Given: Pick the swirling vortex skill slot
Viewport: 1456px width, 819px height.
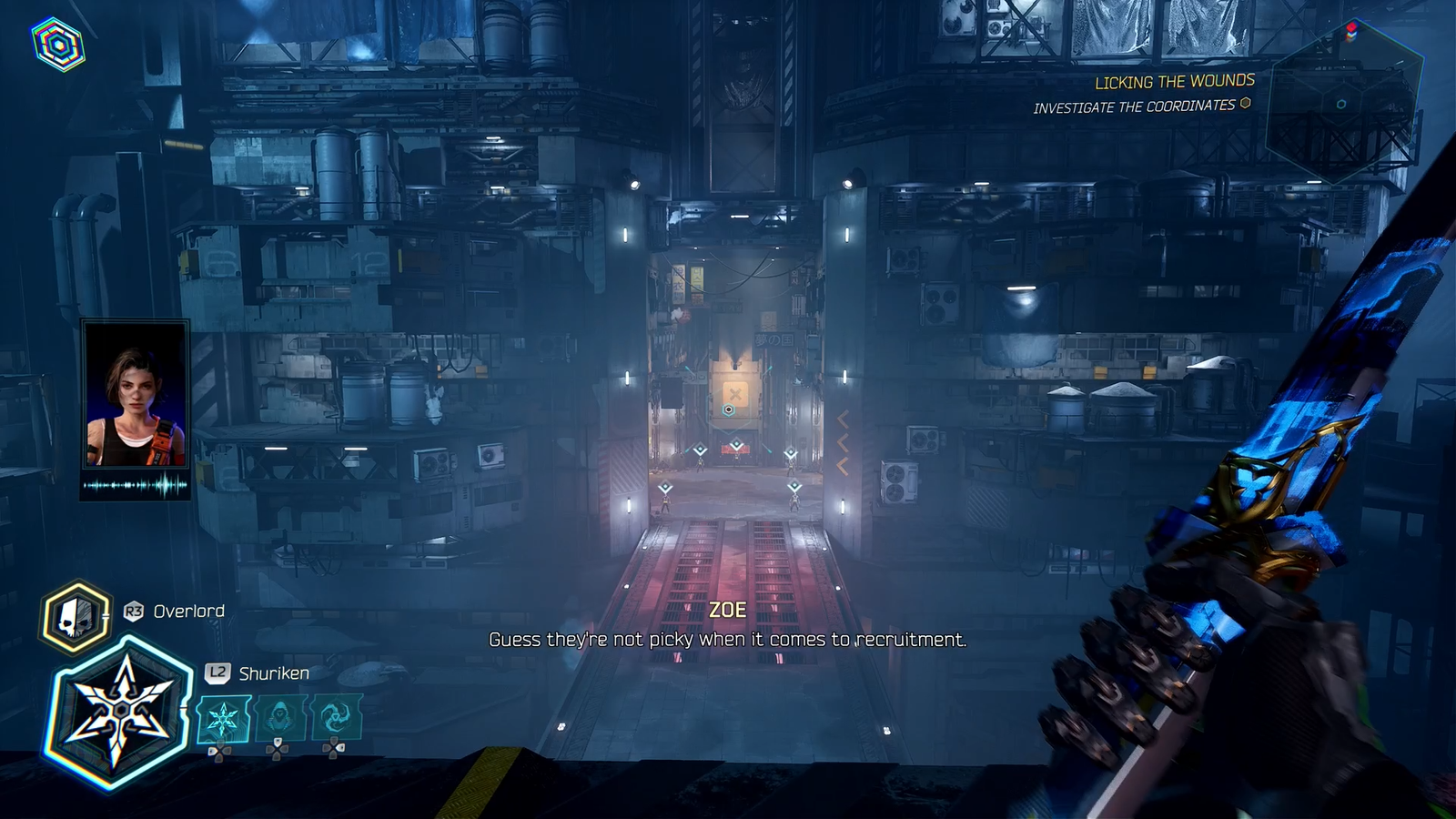Looking at the screenshot, I should (336, 717).
